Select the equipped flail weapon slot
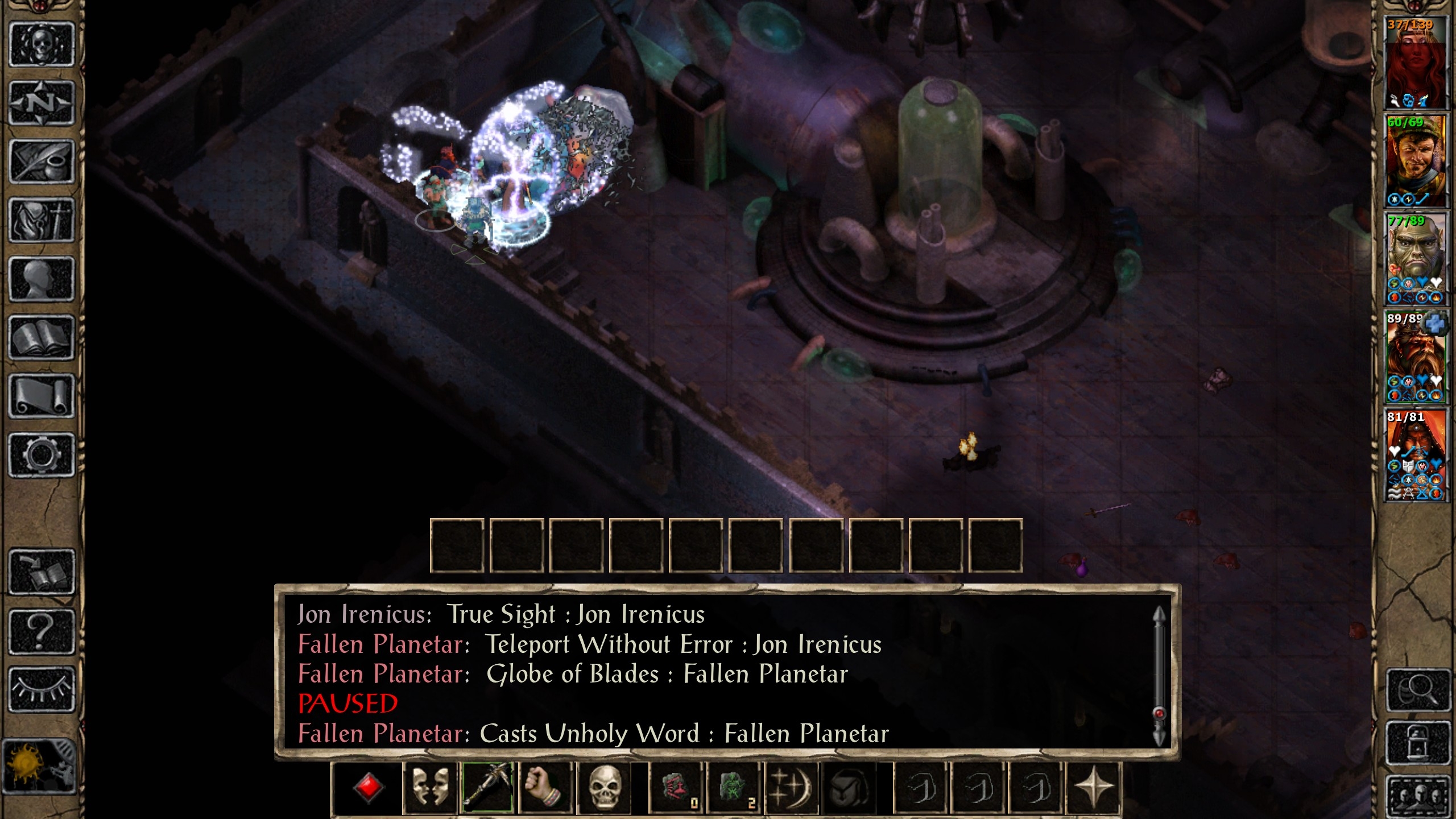This screenshot has height=819, width=1456. point(487,788)
